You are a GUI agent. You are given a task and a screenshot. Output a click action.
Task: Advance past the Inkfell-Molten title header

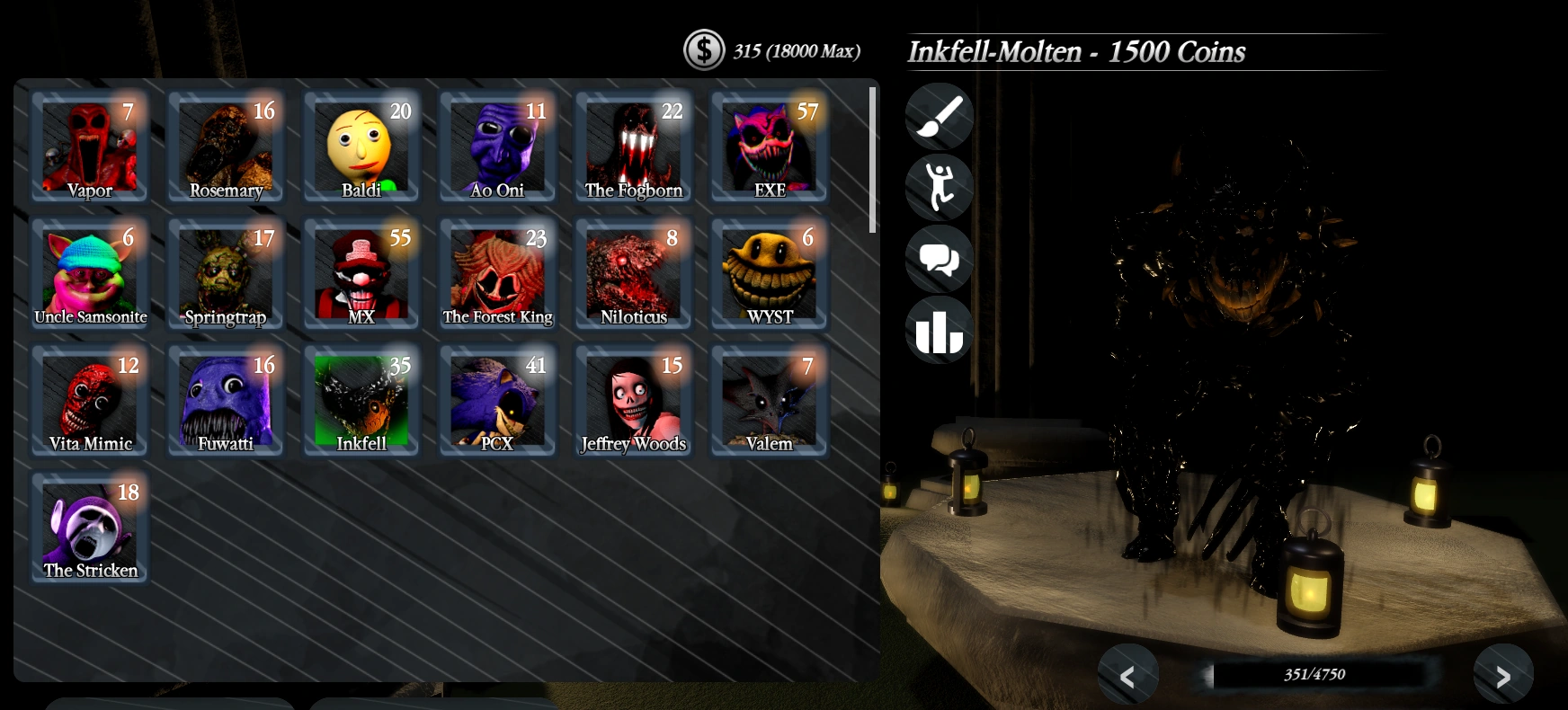click(1077, 51)
